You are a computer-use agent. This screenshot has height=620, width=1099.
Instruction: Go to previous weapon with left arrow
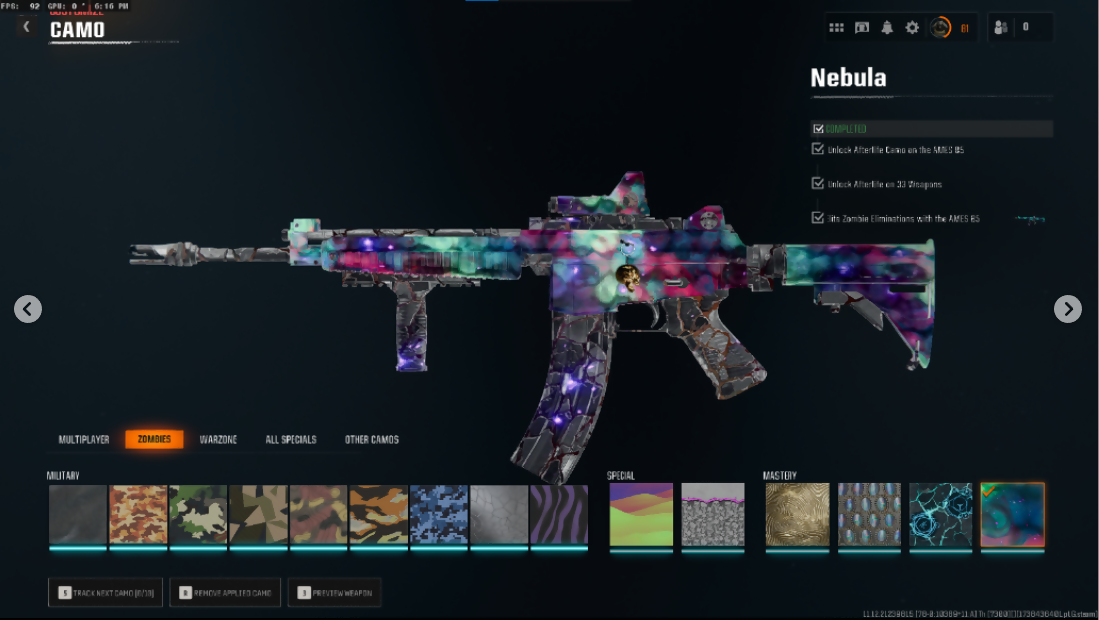[x=28, y=309]
